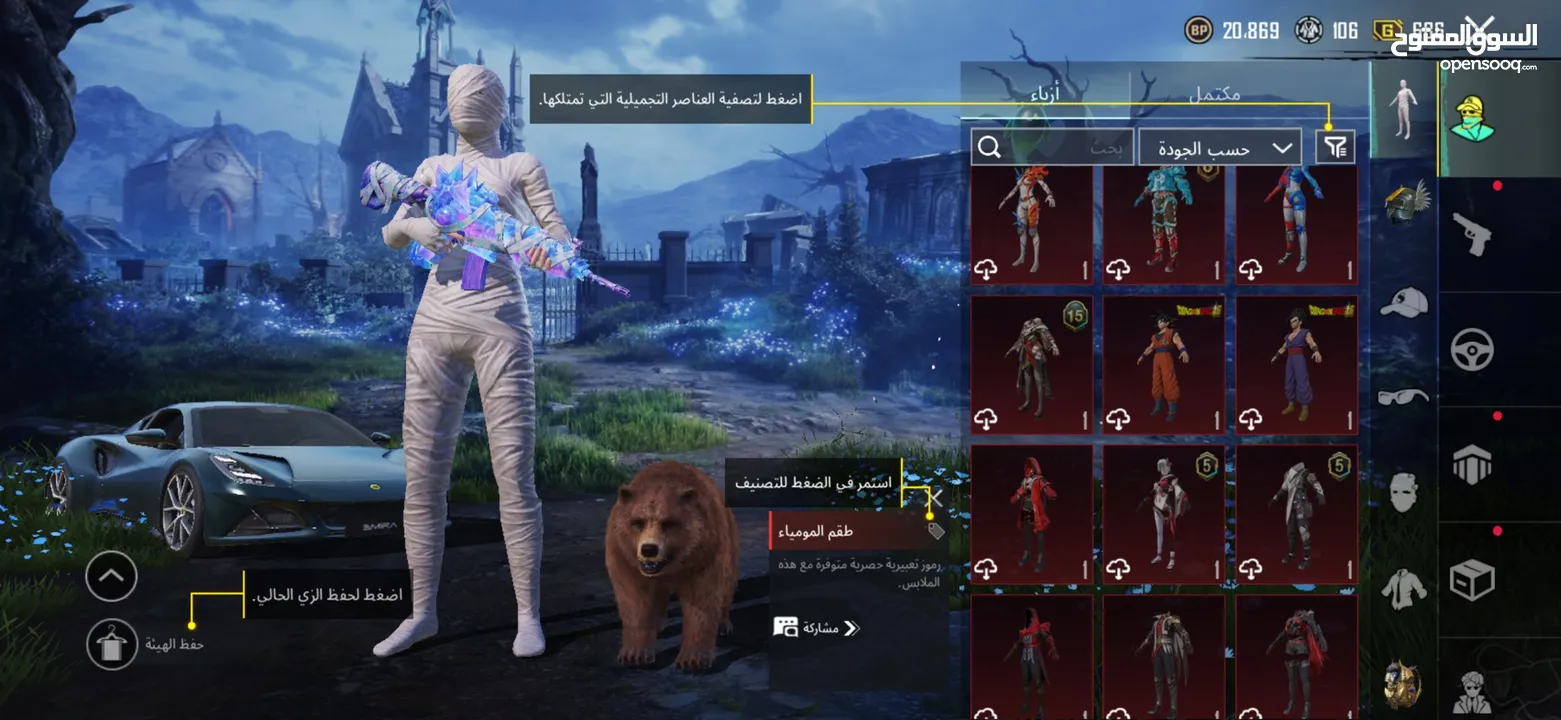
Task: Select the glasses icon for eyewear category
Action: tap(1405, 396)
